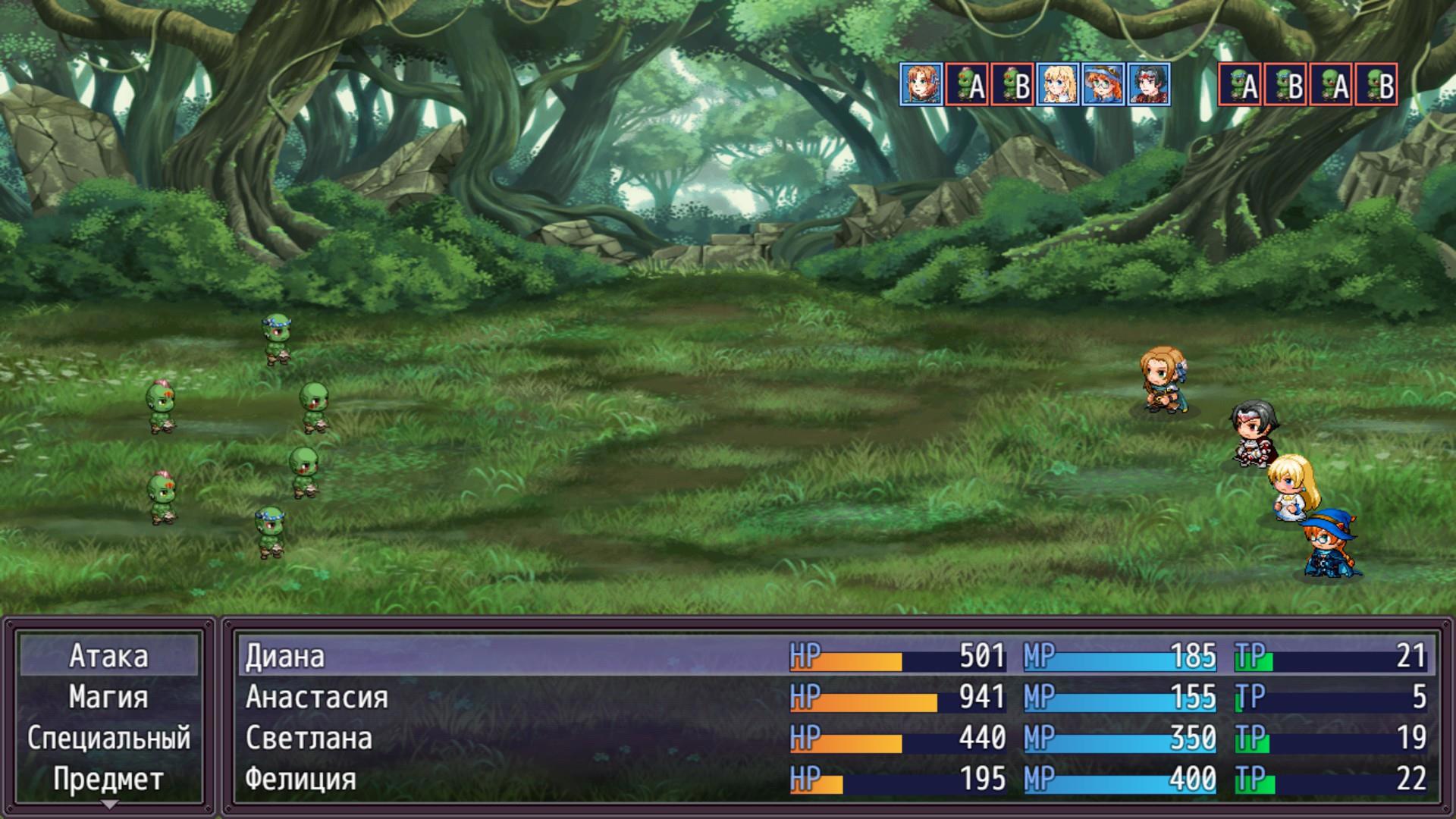Click Светлана's status row
The image size is (1456, 819).
coord(834,738)
